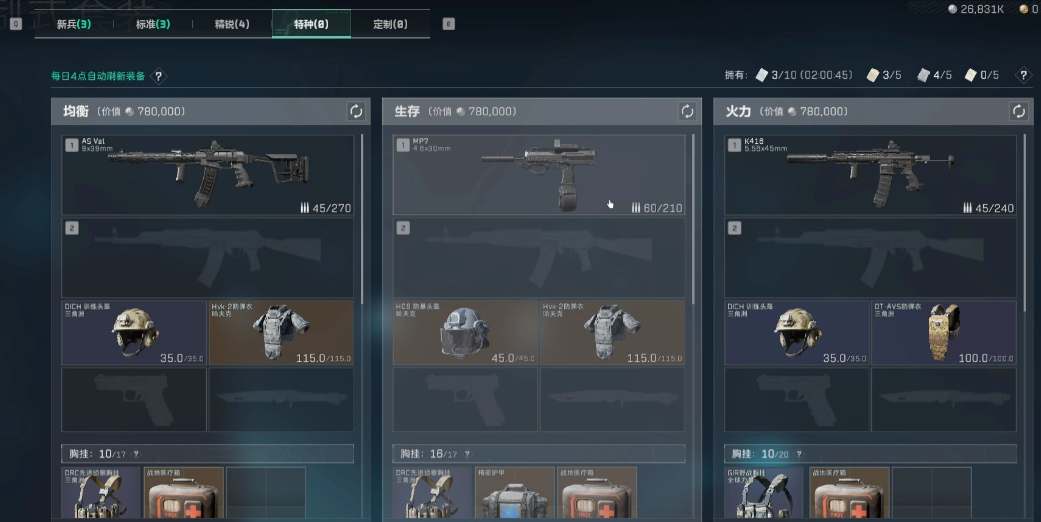This screenshot has height=522, width=1041.
Task: Choose the 特种(8) tab
Action: tap(311, 24)
